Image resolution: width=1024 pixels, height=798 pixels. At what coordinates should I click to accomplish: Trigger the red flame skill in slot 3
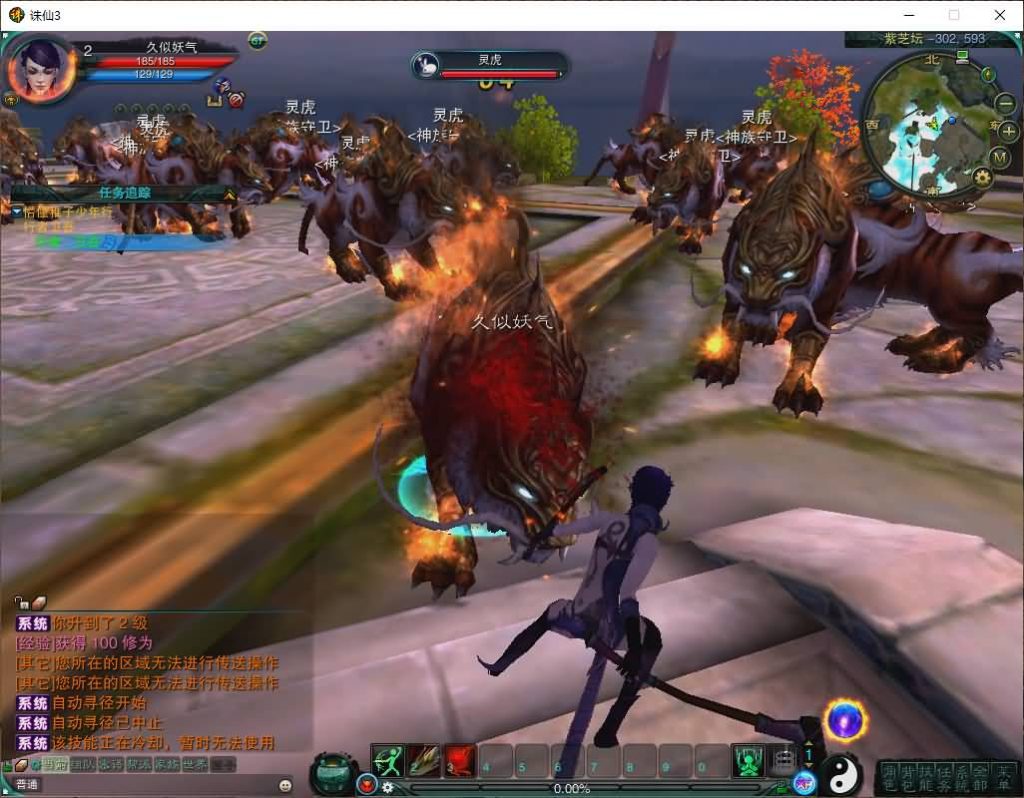tap(459, 761)
